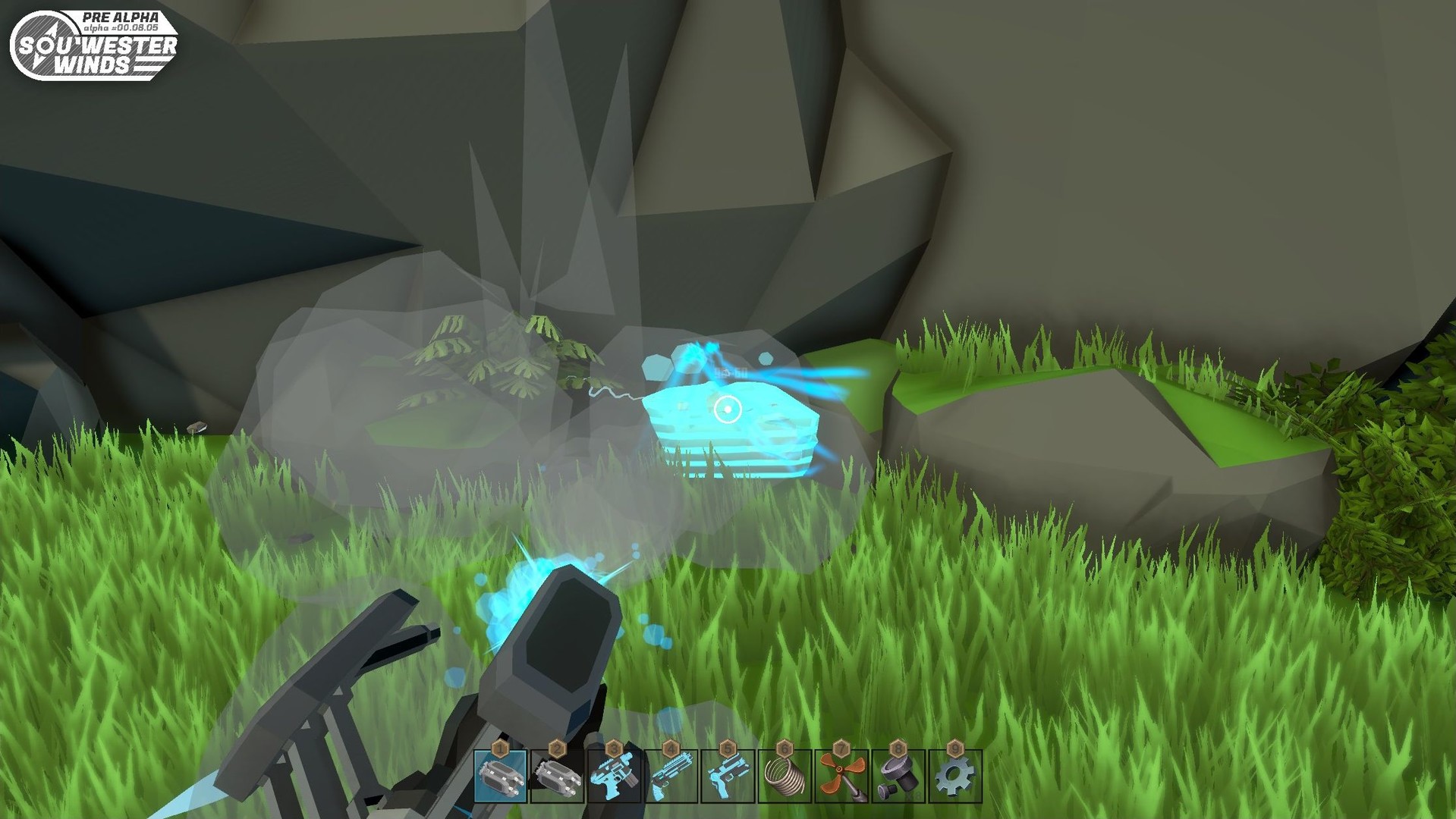Viewport: 1456px width, 819px height.
Task: Toggle the highlighted selection on hotbar slot 1
Action: pyautogui.click(x=501, y=777)
